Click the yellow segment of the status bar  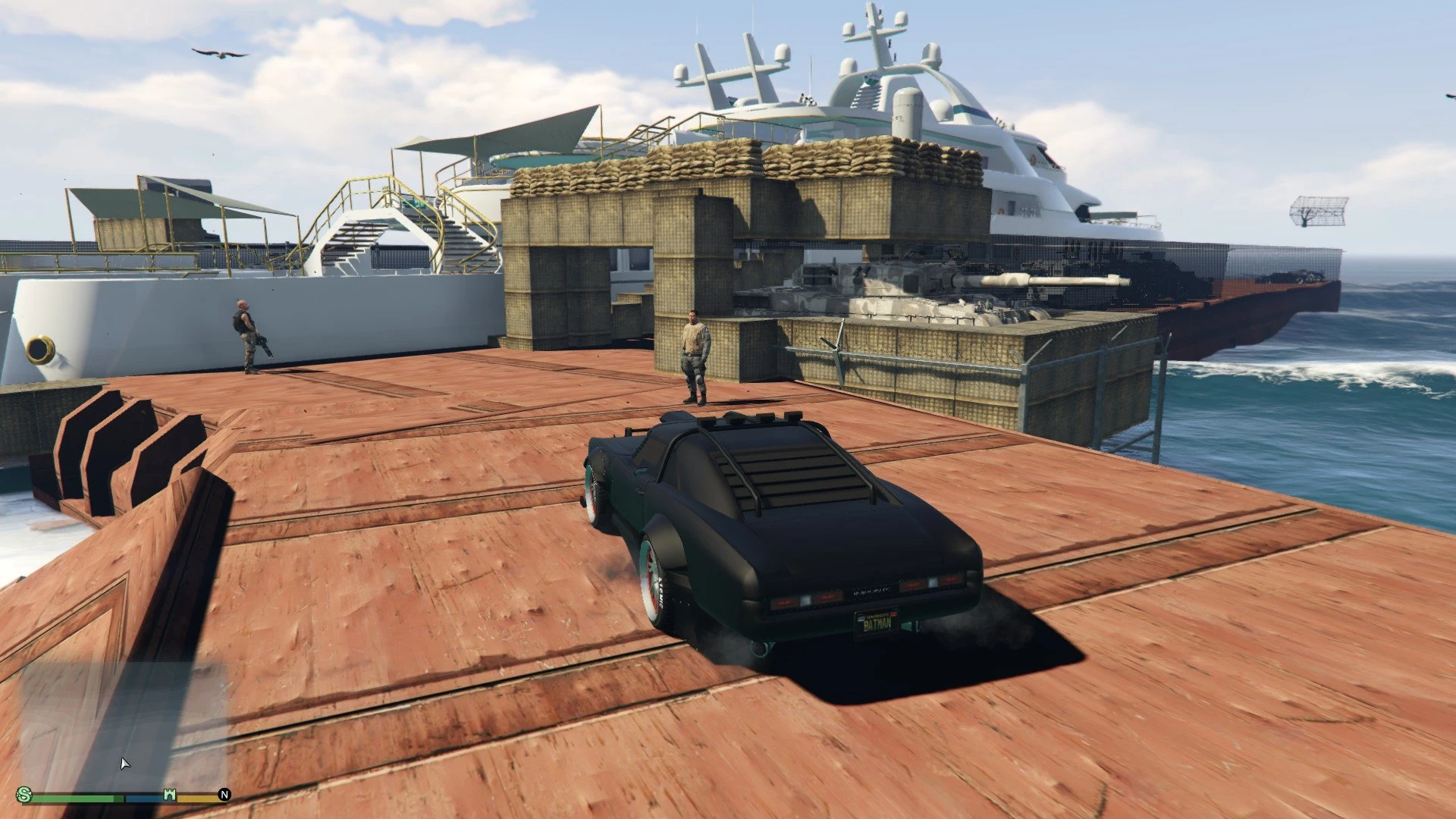197,799
